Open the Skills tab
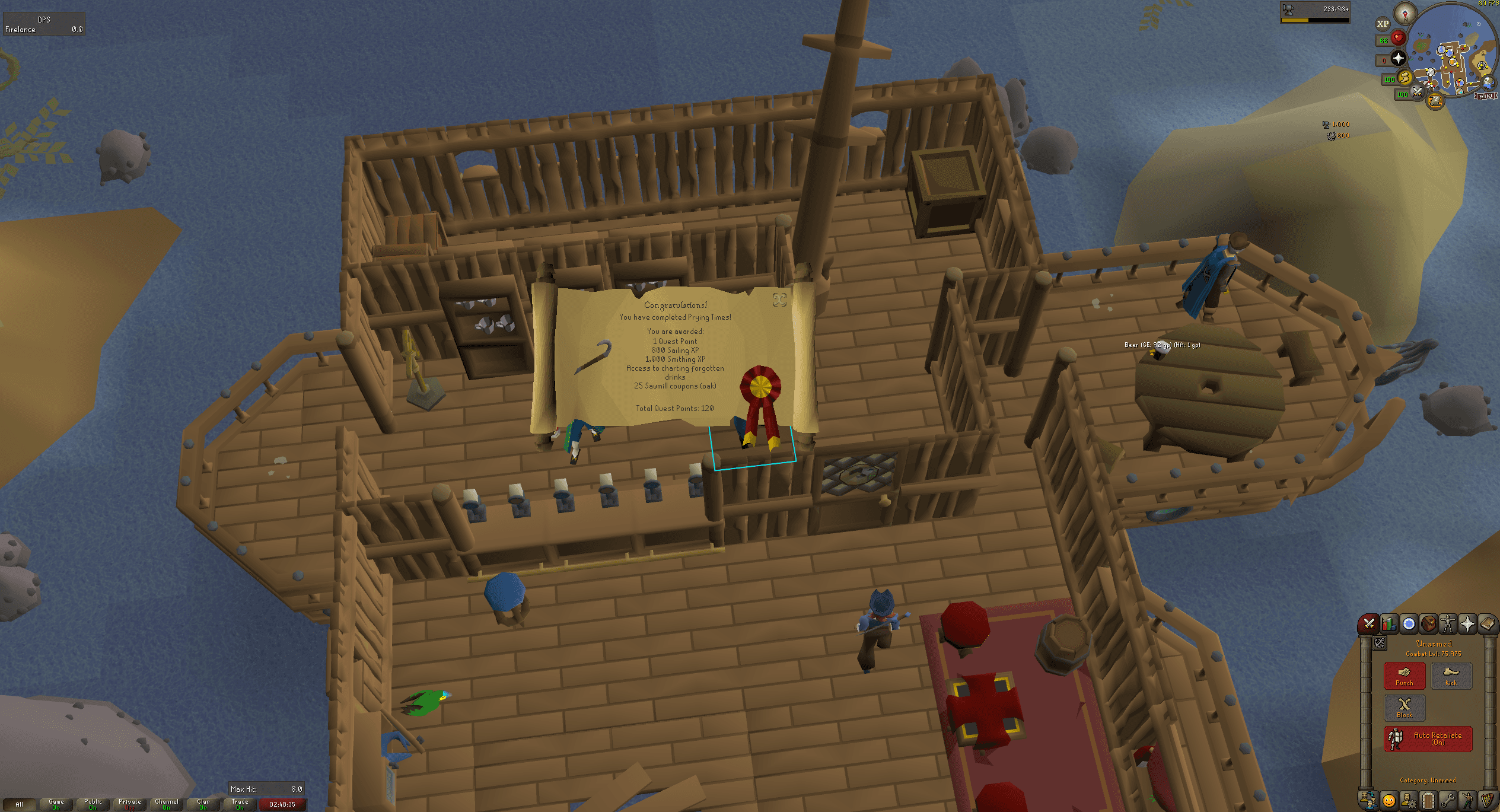1500x812 pixels. pyautogui.click(x=1388, y=625)
